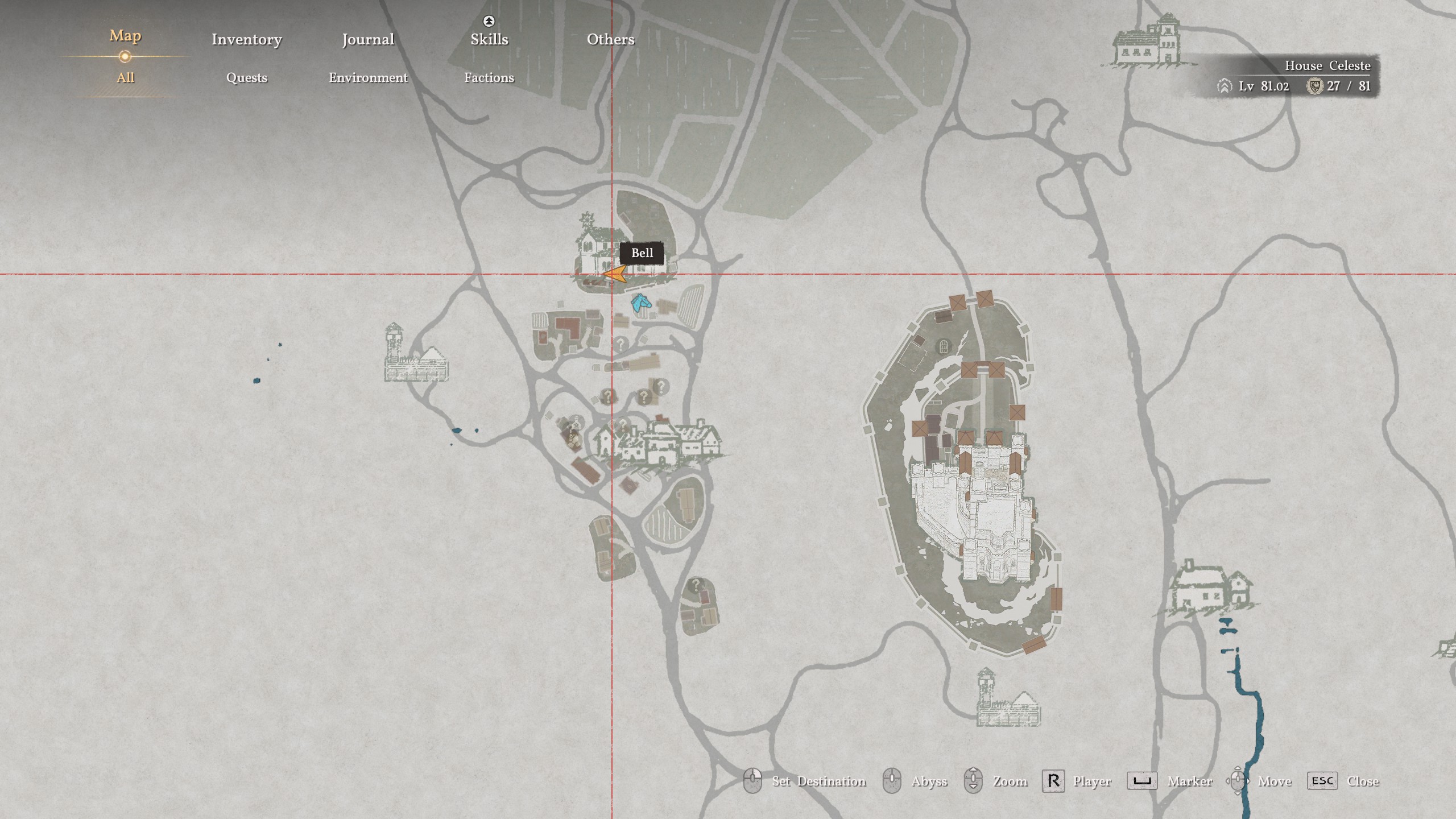The image size is (1456, 819).
Task: Show Environment markers on map
Action: click(368, 77)
